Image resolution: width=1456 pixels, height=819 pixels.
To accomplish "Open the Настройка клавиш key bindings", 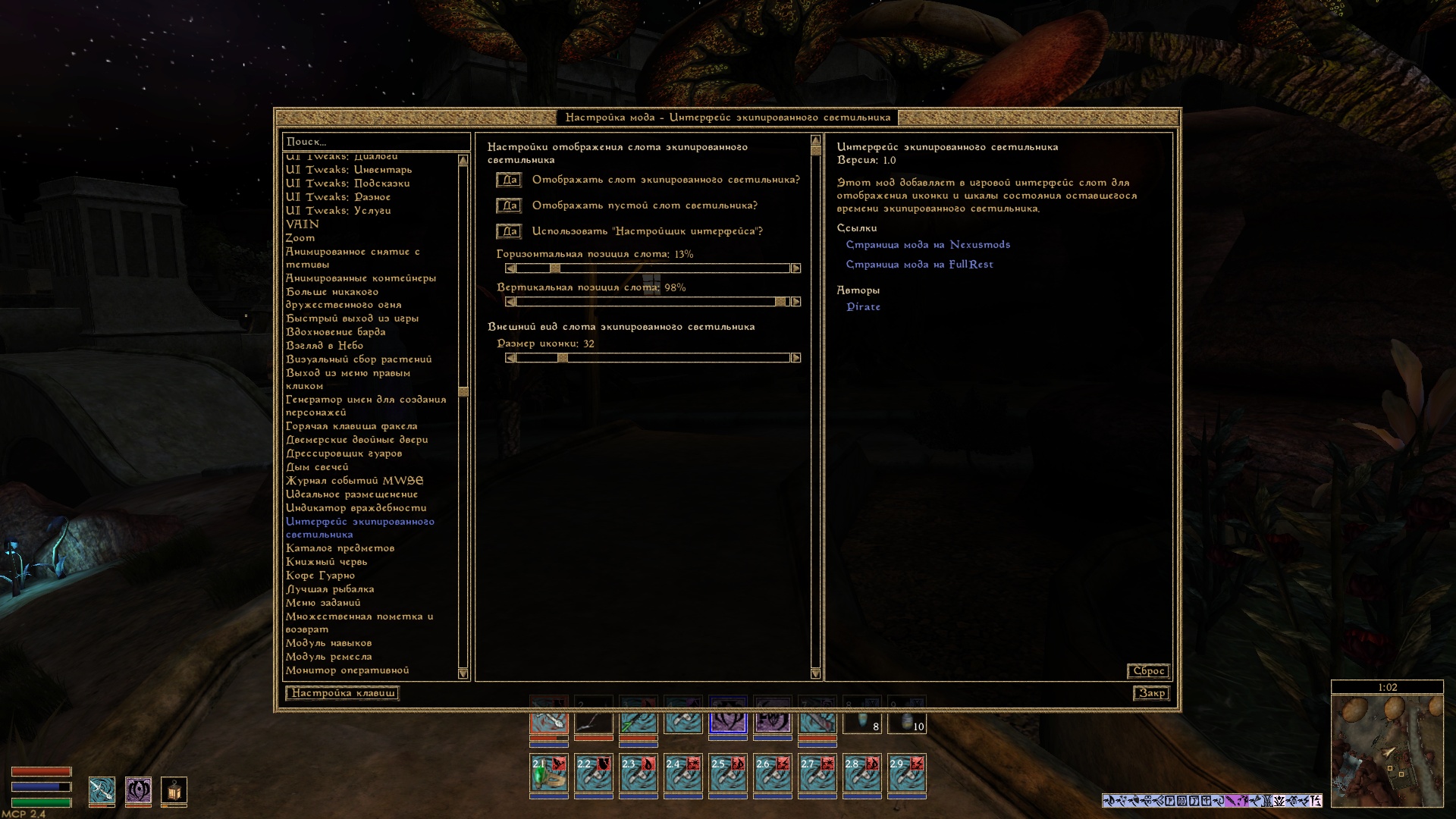I will 343,693.
